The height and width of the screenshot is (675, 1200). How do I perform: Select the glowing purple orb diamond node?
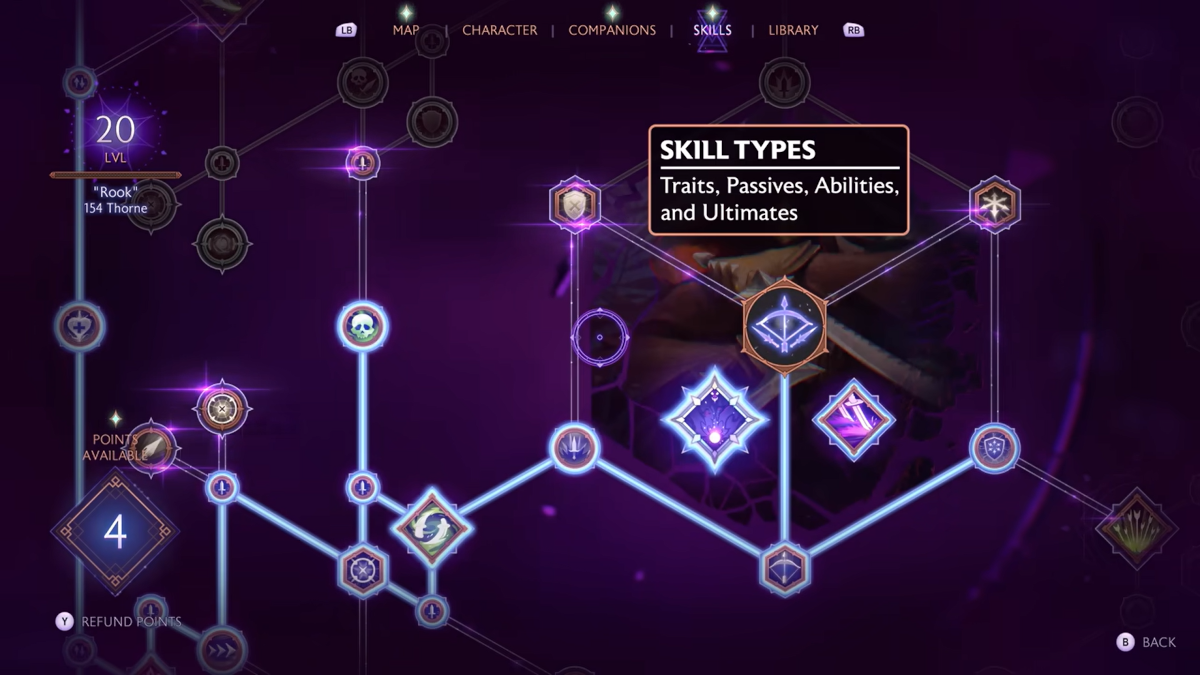click(x=715, y=420)
